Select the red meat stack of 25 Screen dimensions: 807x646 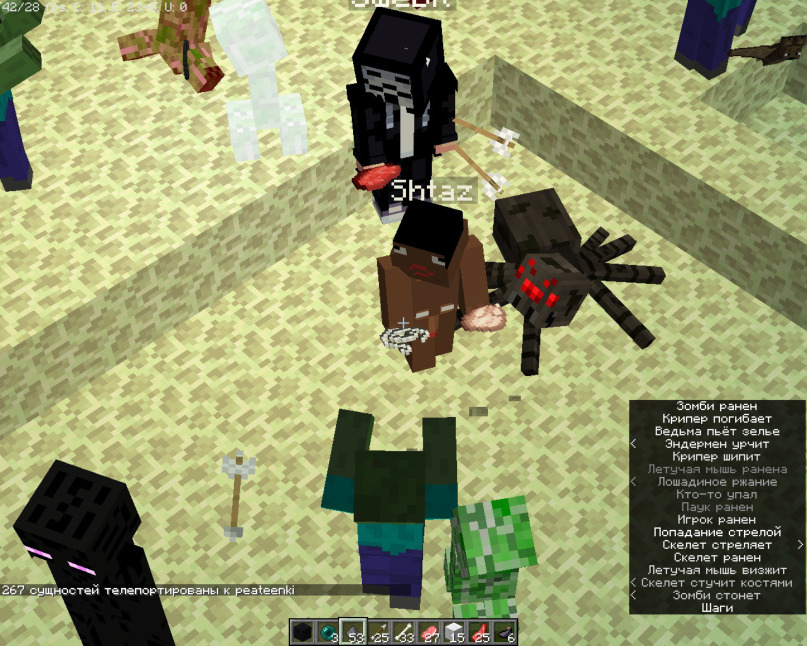[x=480, y=632]
